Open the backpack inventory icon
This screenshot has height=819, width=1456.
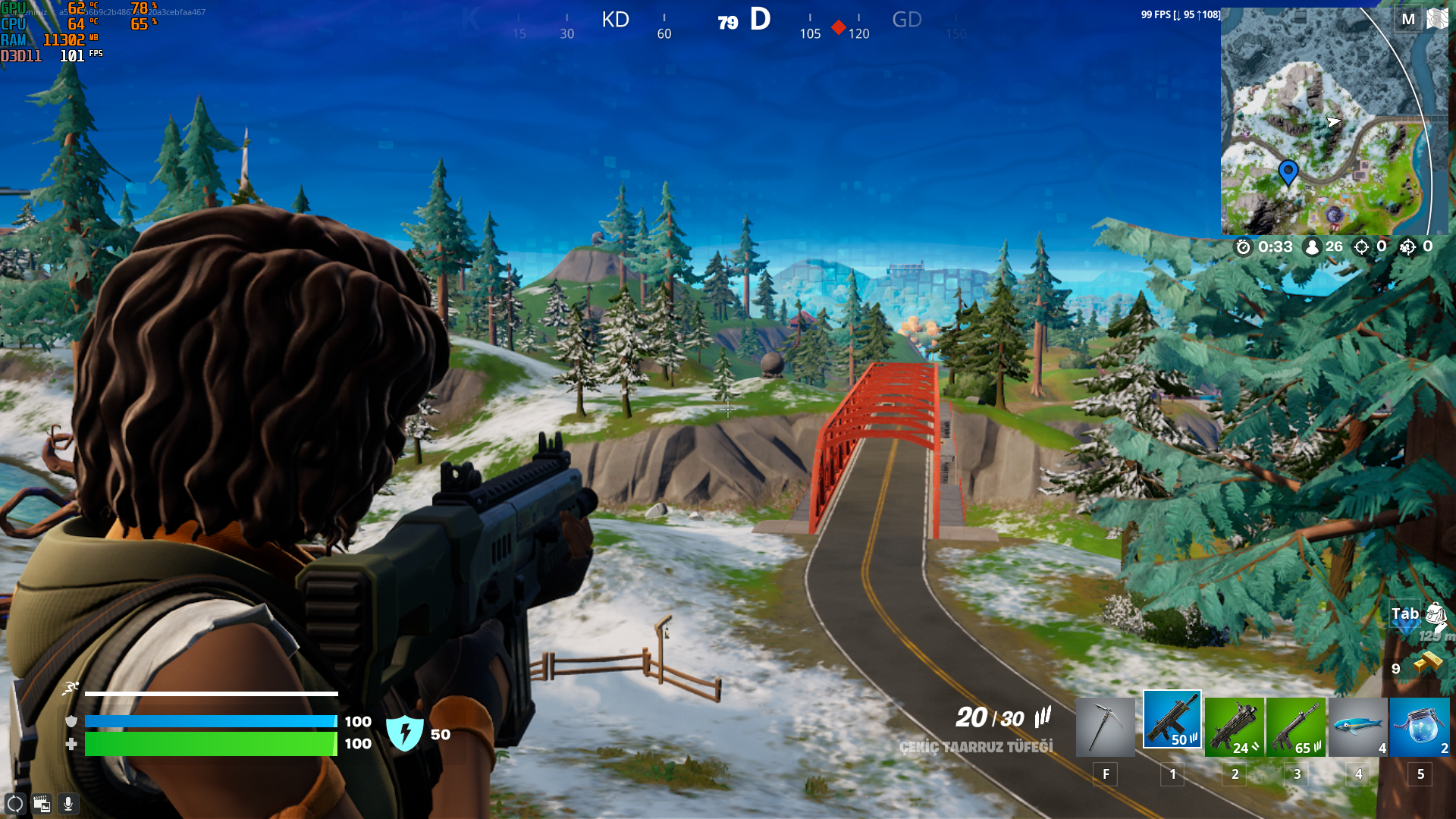coord(1436,614)
